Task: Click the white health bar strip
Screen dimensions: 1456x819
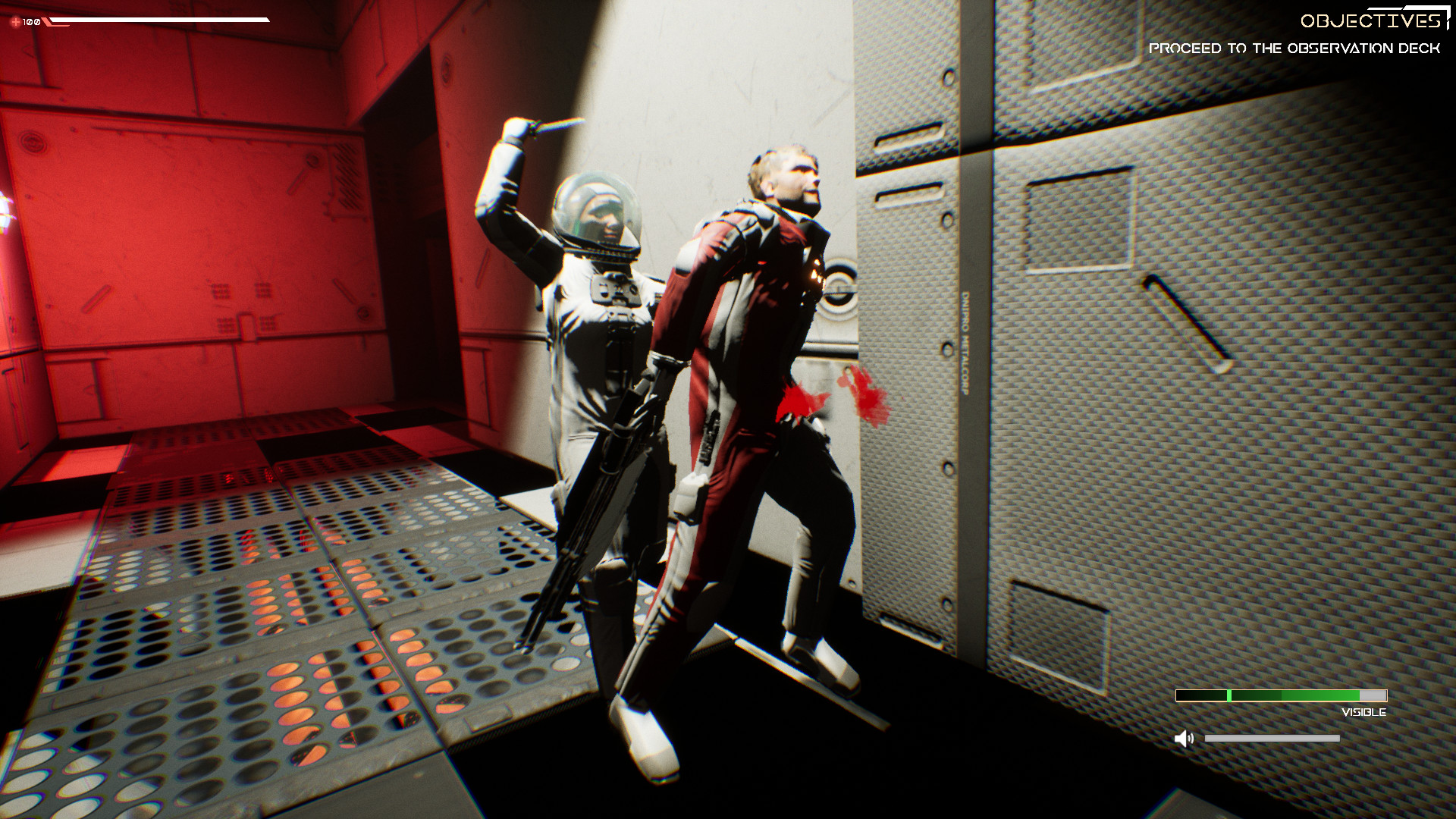Action: 159,19
